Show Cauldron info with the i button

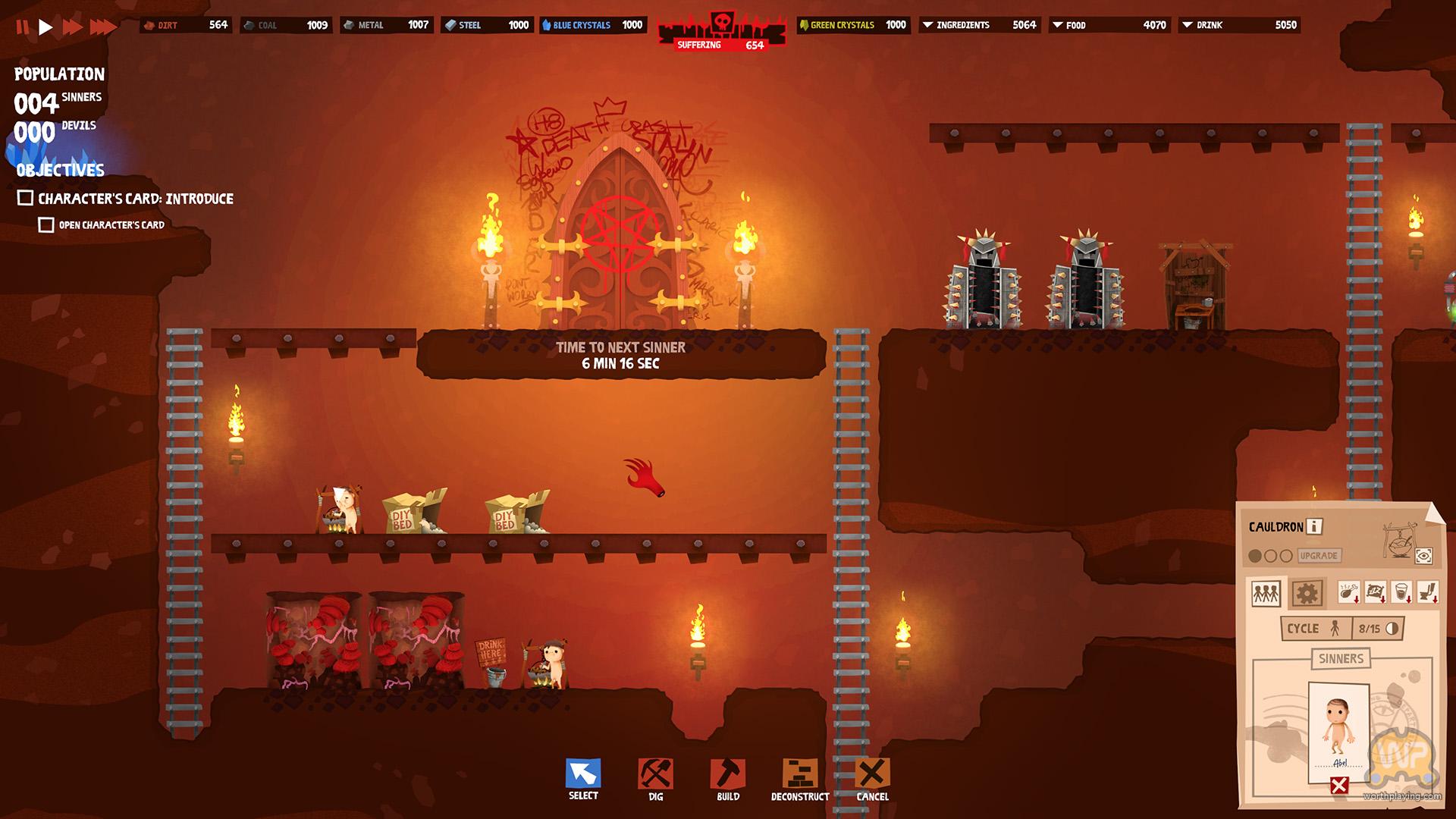(x=1314, y=526)
